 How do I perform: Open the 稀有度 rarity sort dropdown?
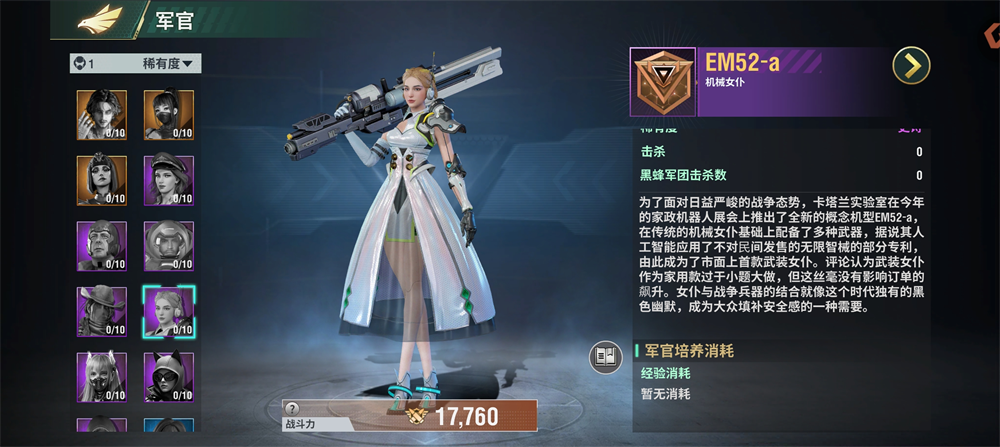click(x=170, y=64)
